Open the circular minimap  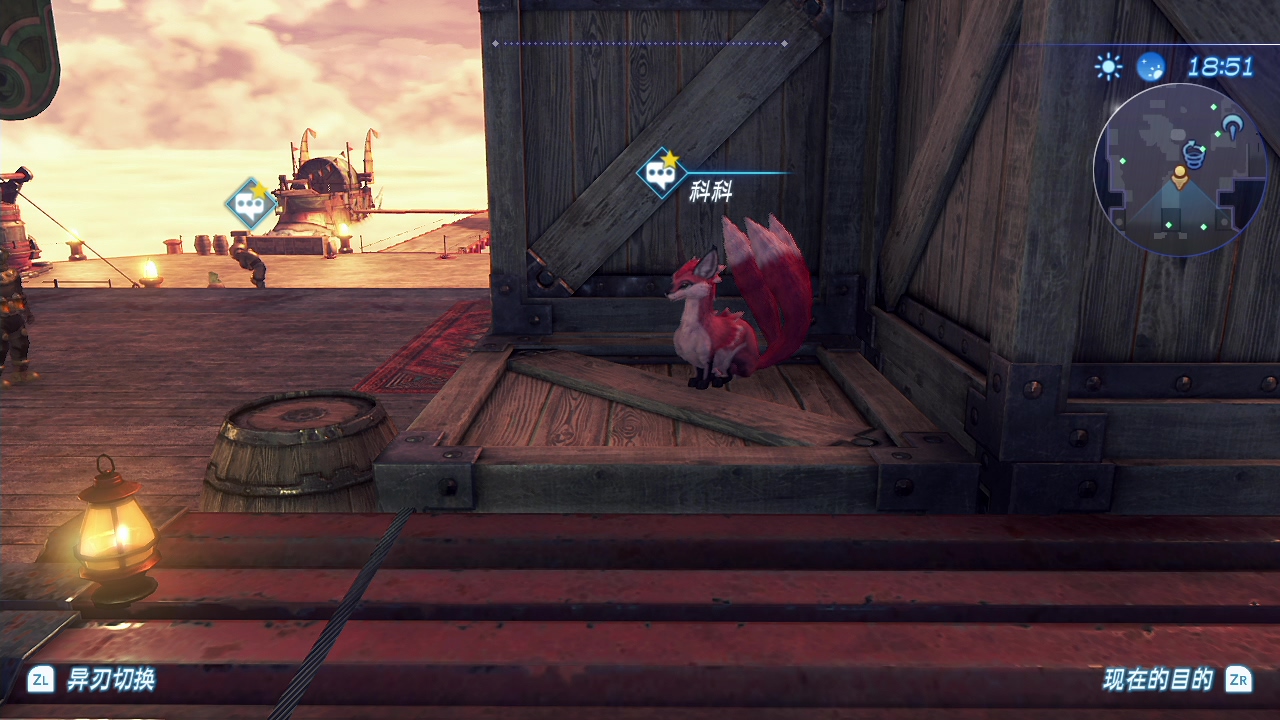click(x=1180, y=170)
